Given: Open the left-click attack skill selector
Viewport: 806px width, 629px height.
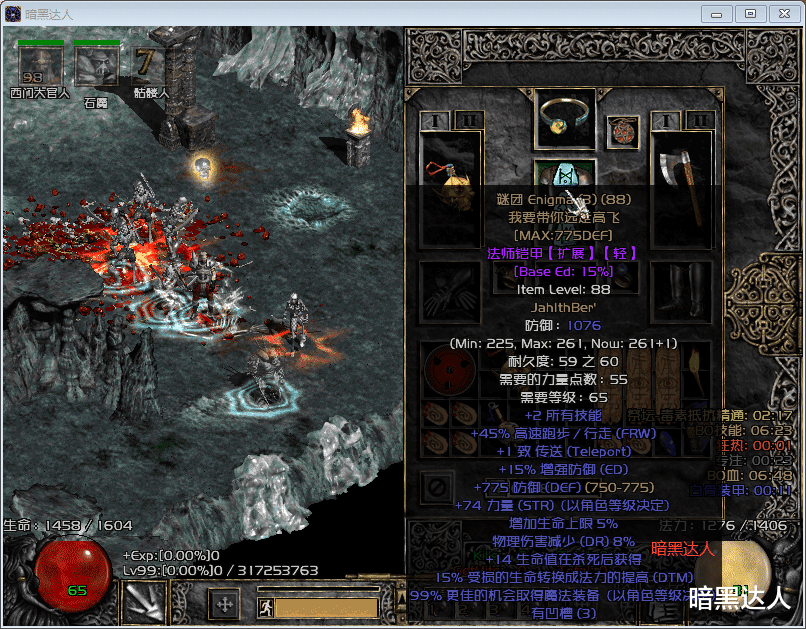Looking at the screenshot, I should 143,602.
